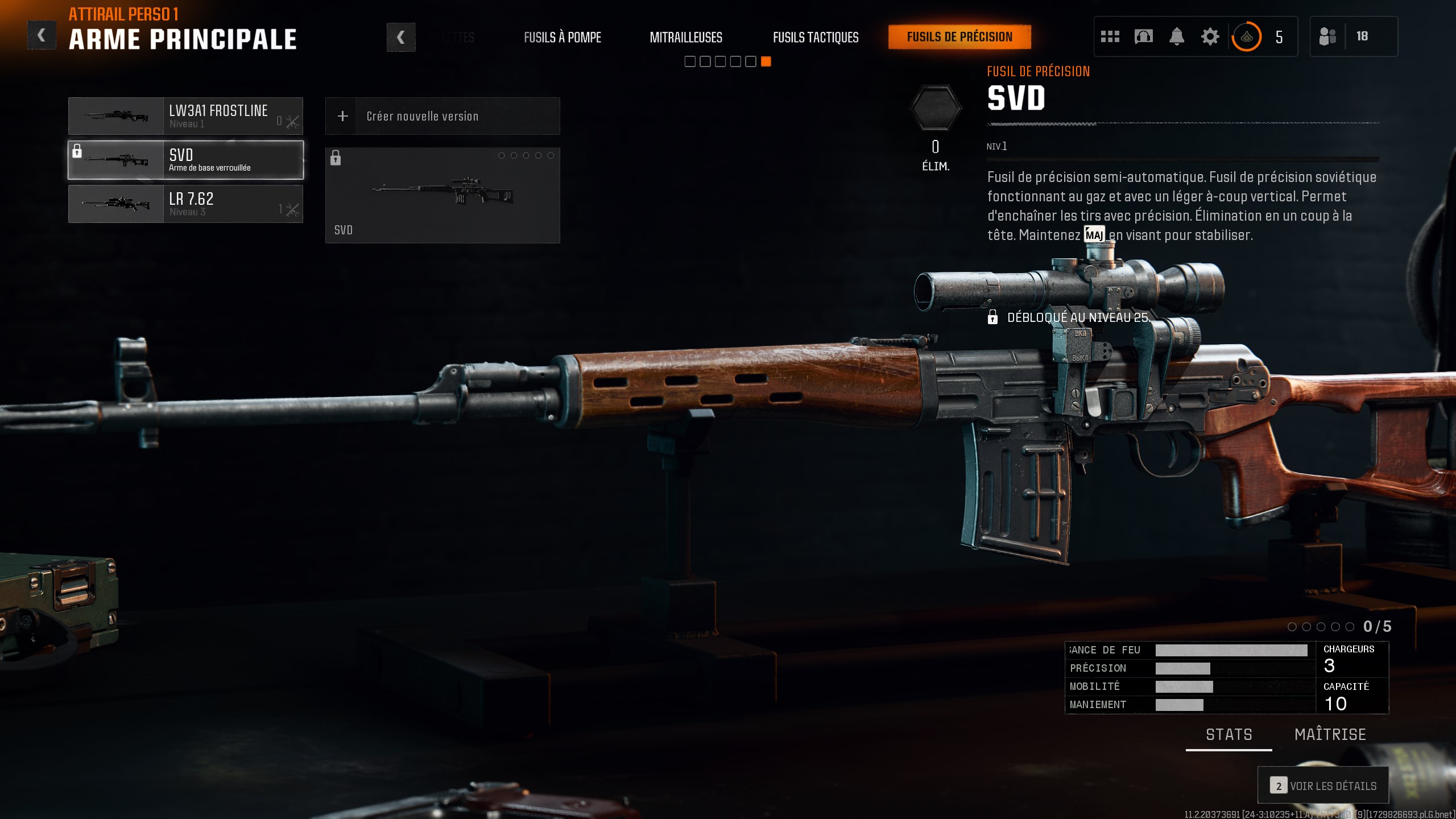Open the social/friends panel icon
This screenshot has height=819, width=1456.
pyautogui.click(x=1109, y=36)
